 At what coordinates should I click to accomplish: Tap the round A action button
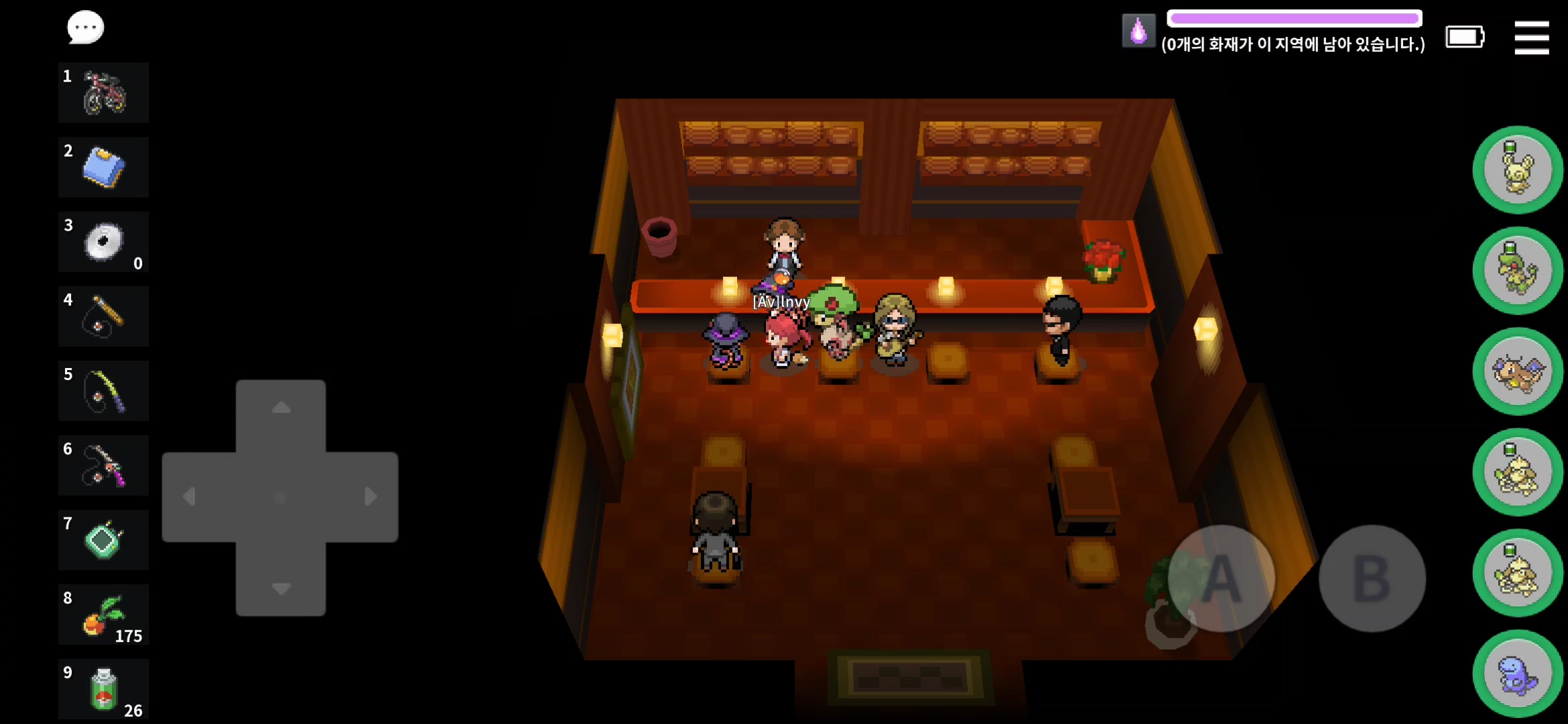[x=1221, y=578]
